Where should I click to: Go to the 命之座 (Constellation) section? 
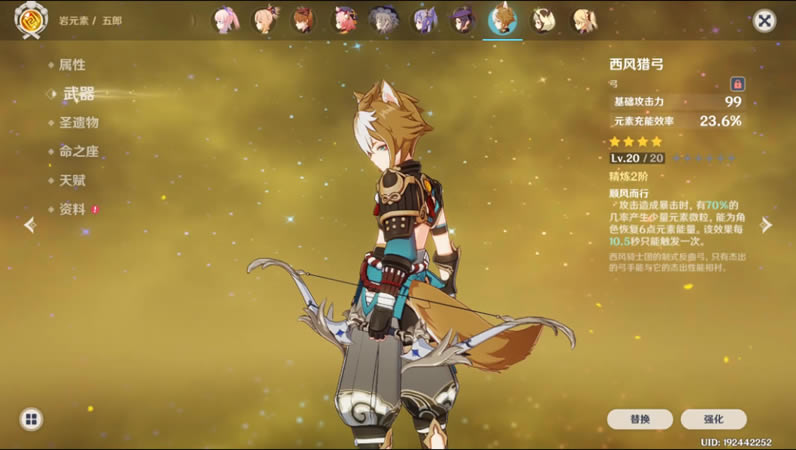tap(78, 152)
